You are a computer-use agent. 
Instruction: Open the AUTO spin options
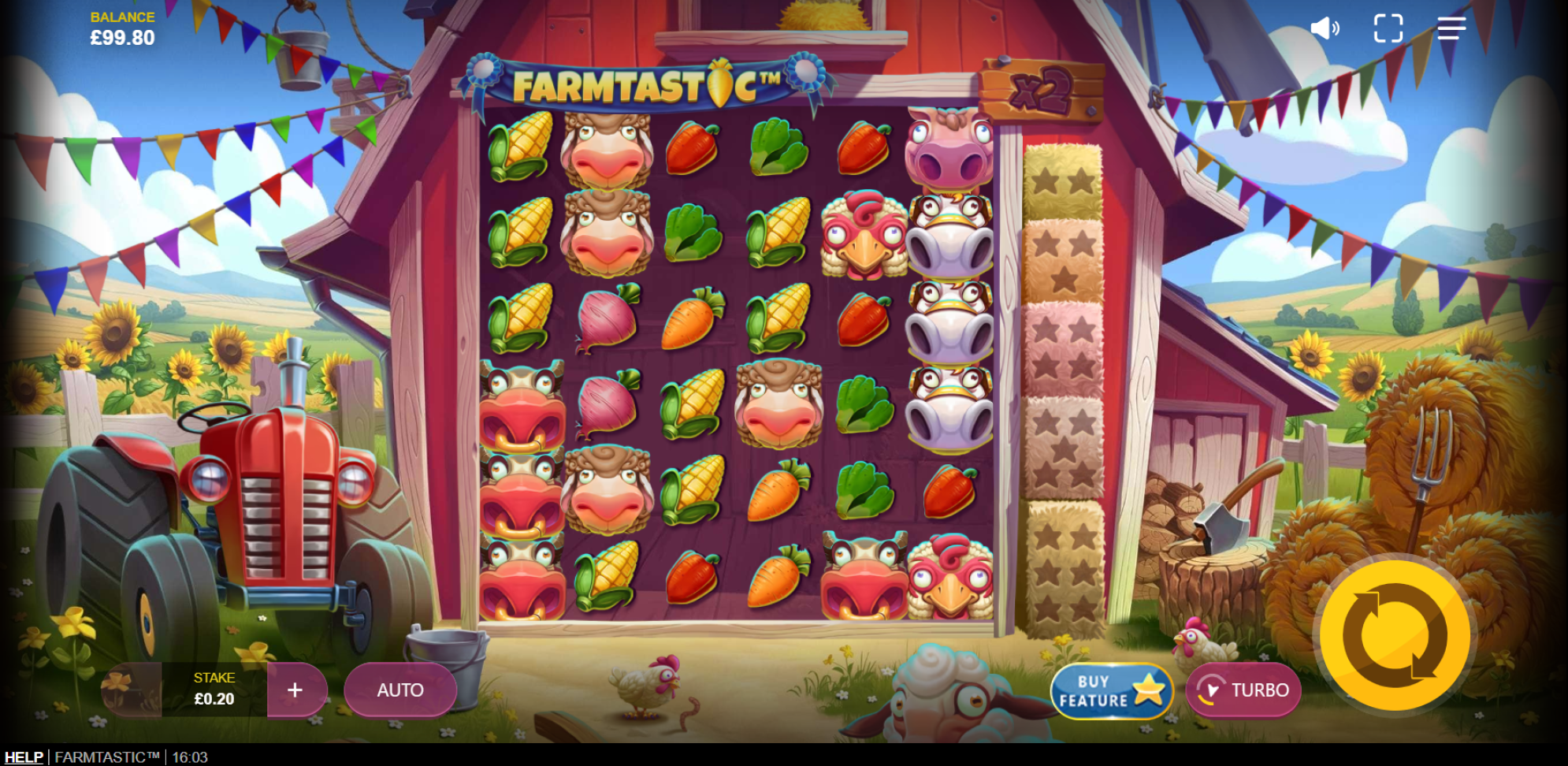[x=400, y=690]
